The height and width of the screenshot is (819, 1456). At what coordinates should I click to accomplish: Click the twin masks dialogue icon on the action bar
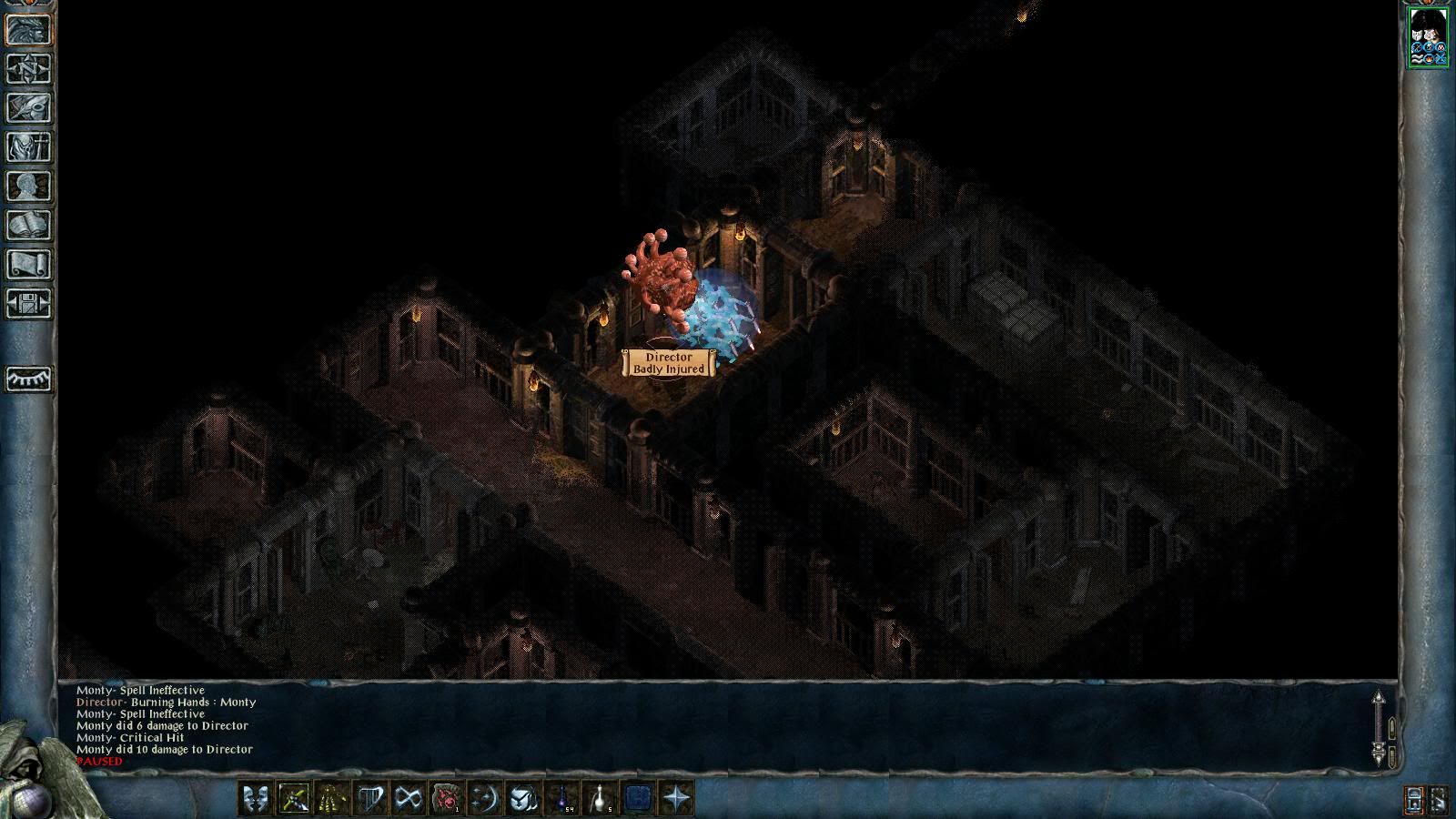(255, 799)
